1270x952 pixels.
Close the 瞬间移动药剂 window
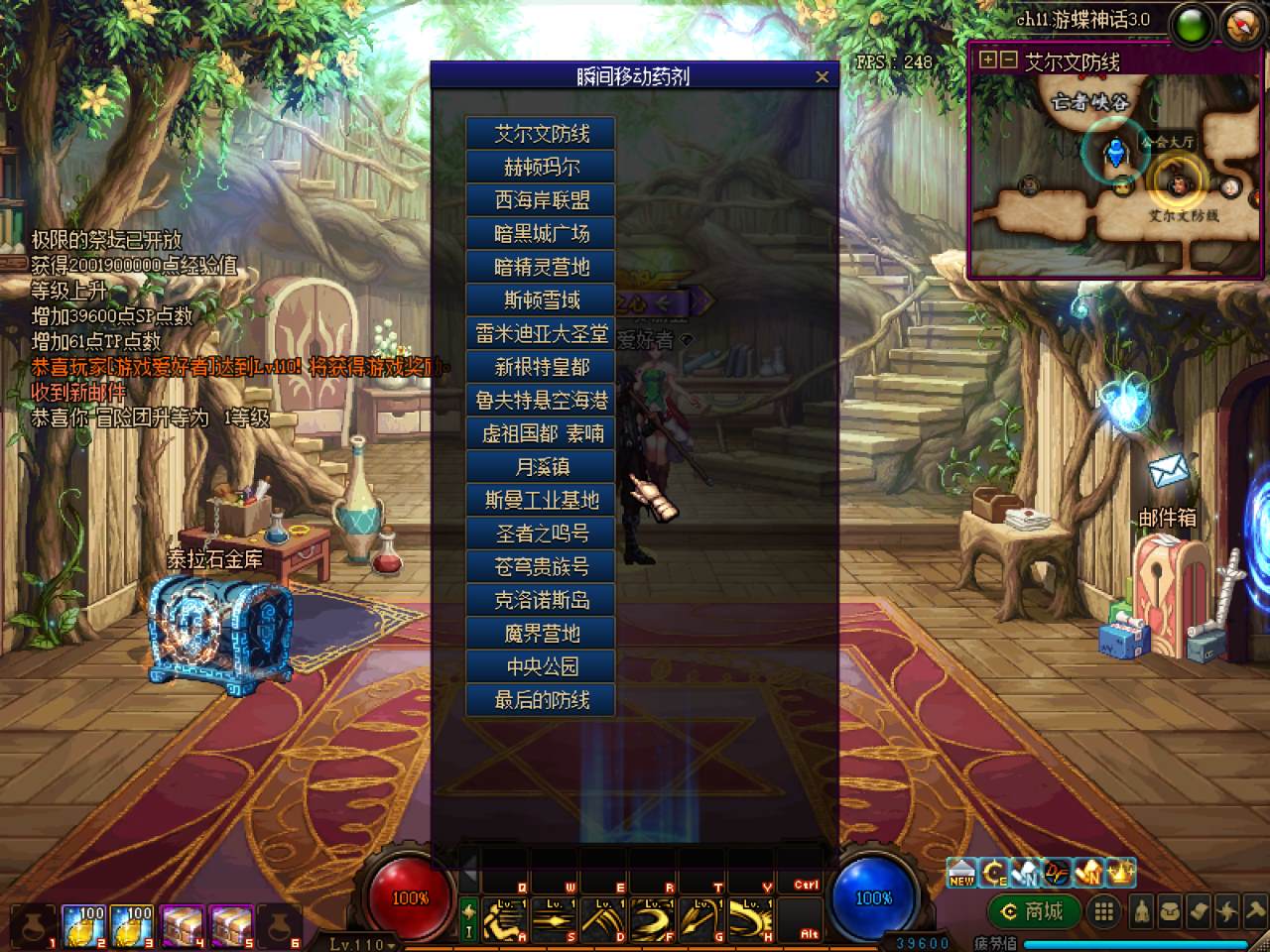pos(822,76)
